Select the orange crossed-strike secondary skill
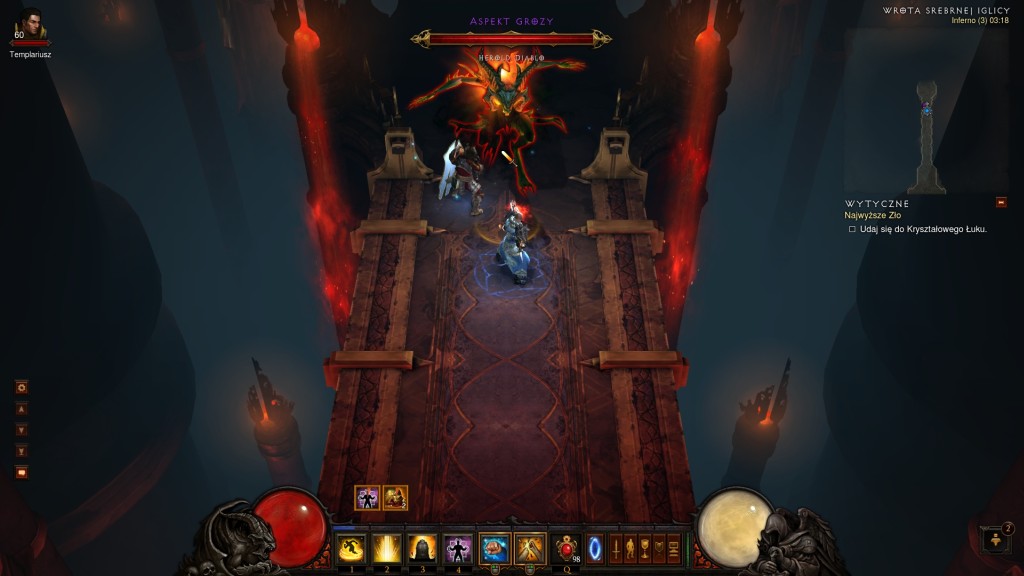Screen dimensions: 1024x576 (x=530, y=548)
